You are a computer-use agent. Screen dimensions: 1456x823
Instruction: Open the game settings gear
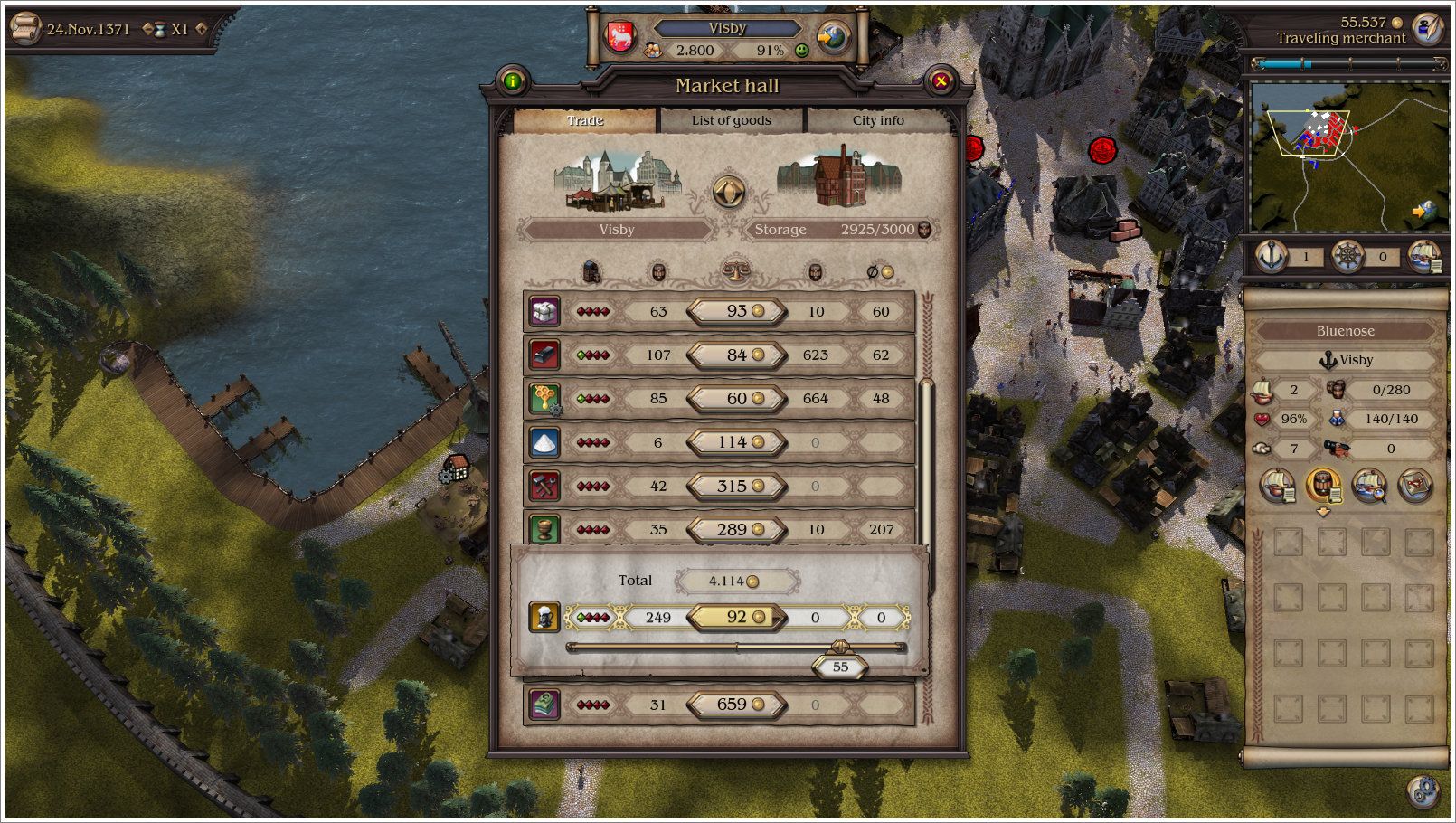[x=1423, y=791]
